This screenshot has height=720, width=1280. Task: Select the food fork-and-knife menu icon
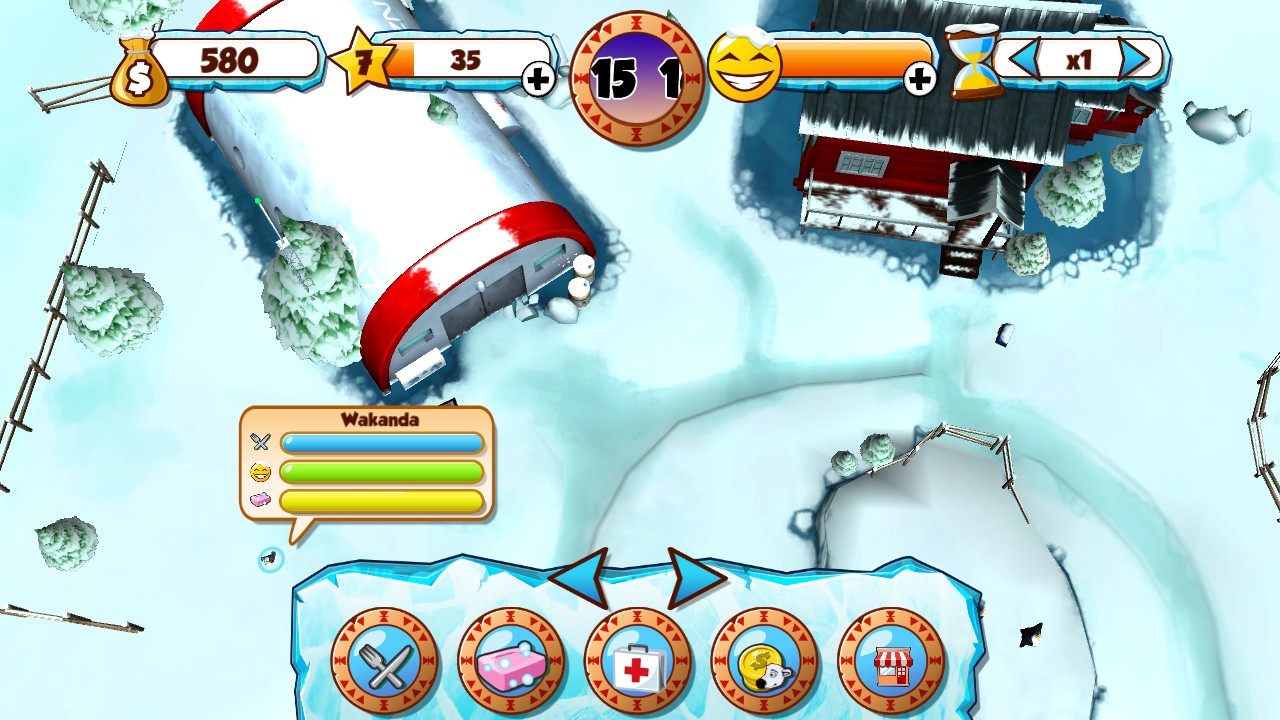(x=385, y=661)
